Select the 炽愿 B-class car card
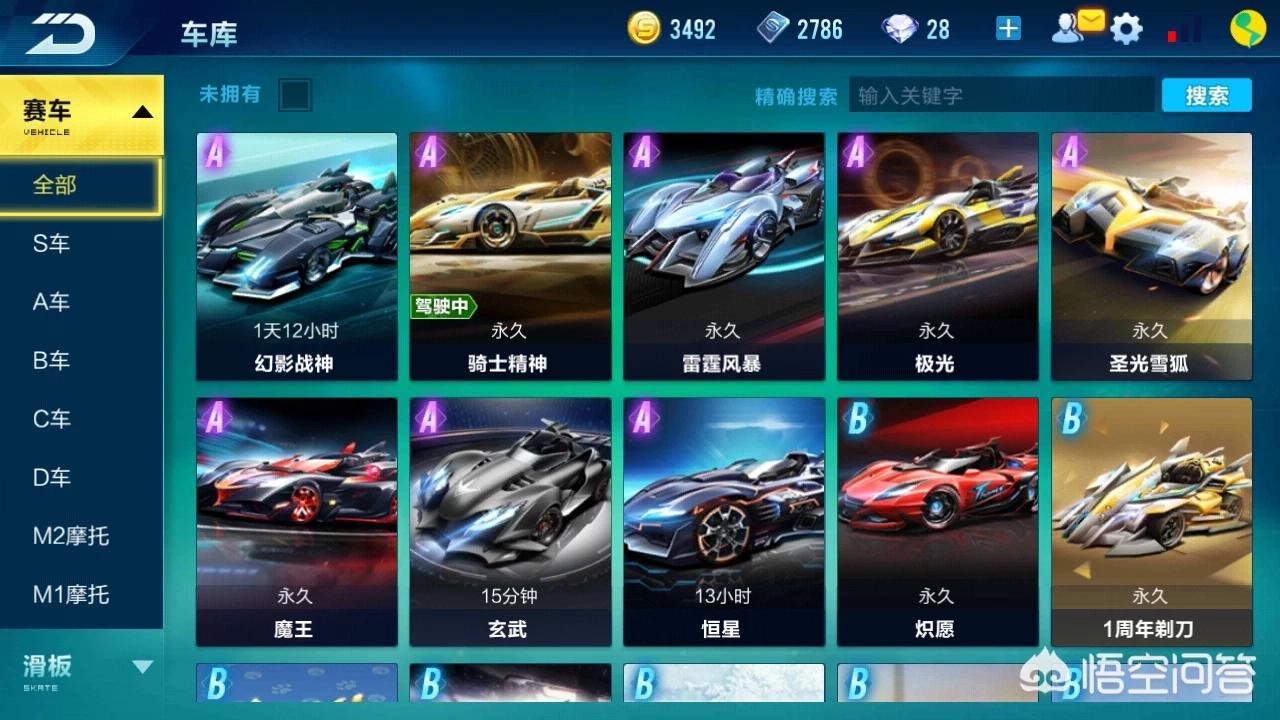Image resolution: width=1280 pixels, height=720 pixels. point(938,522)
